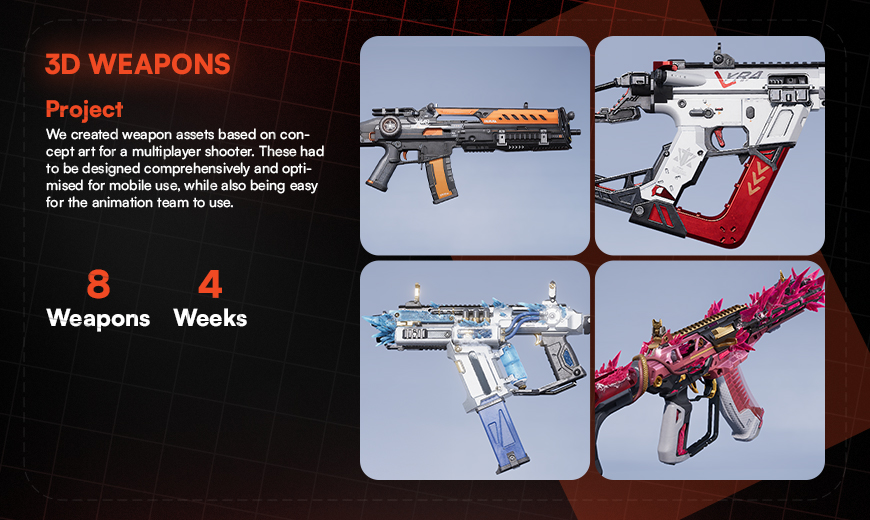
Task: Choose the pink crystal rifle thumbnail
Action: pos(709,369)
